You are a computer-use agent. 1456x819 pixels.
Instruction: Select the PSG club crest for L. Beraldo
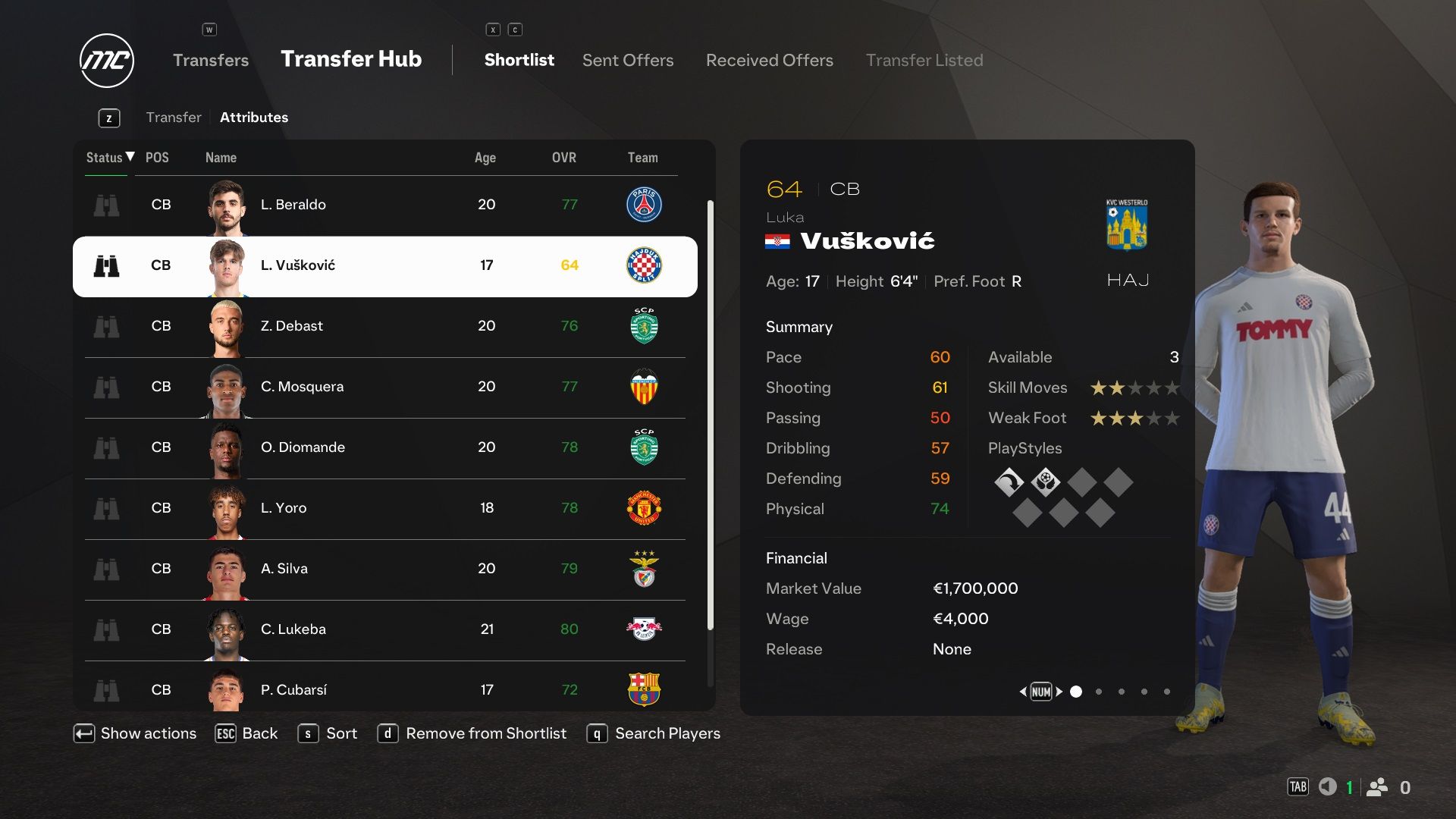pyautogui.click(x=644, y=205)
